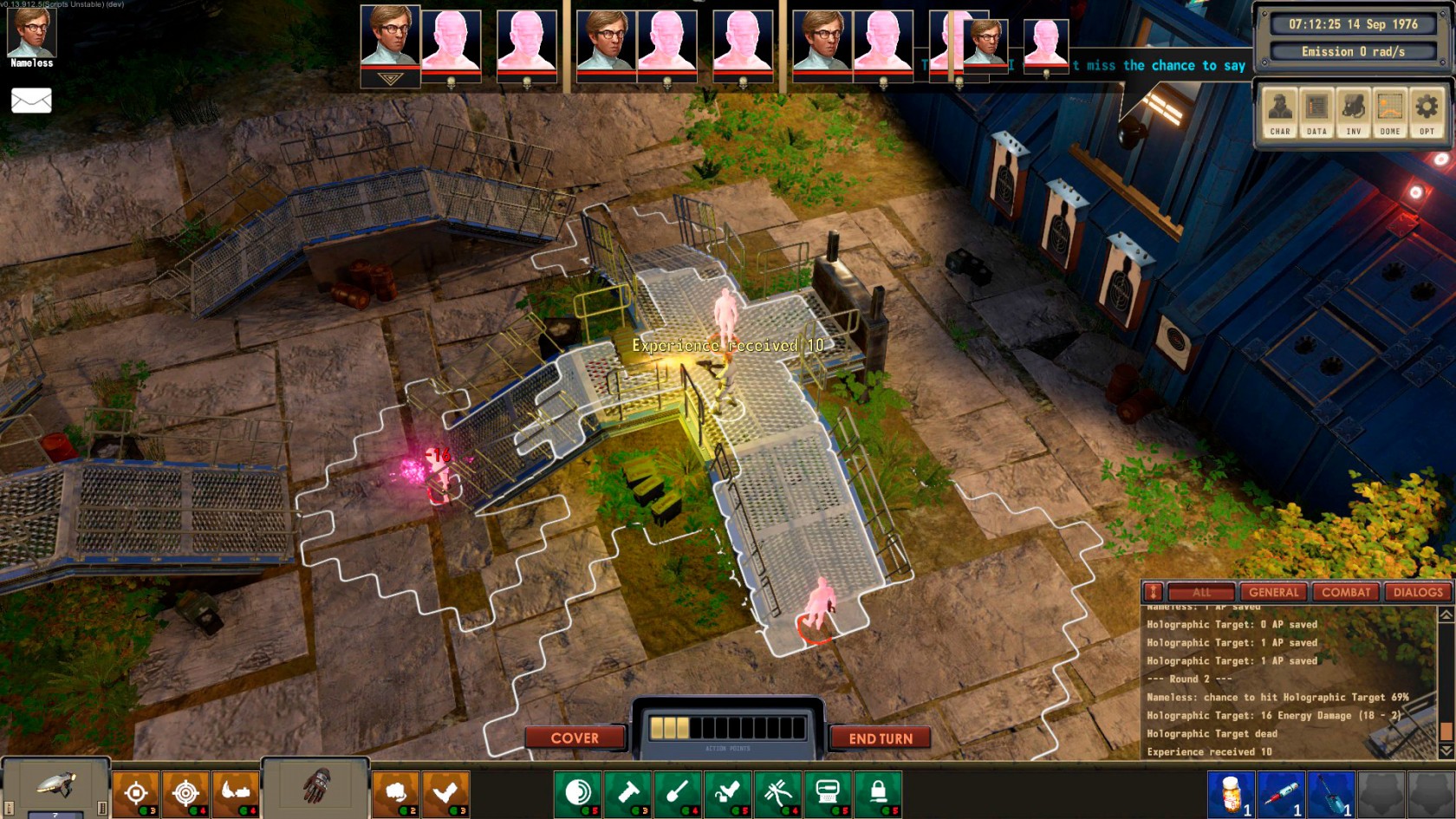Open the CHAR character sheet
The height and width of the screenshot is (819, 1456).
pos(1280,114)
